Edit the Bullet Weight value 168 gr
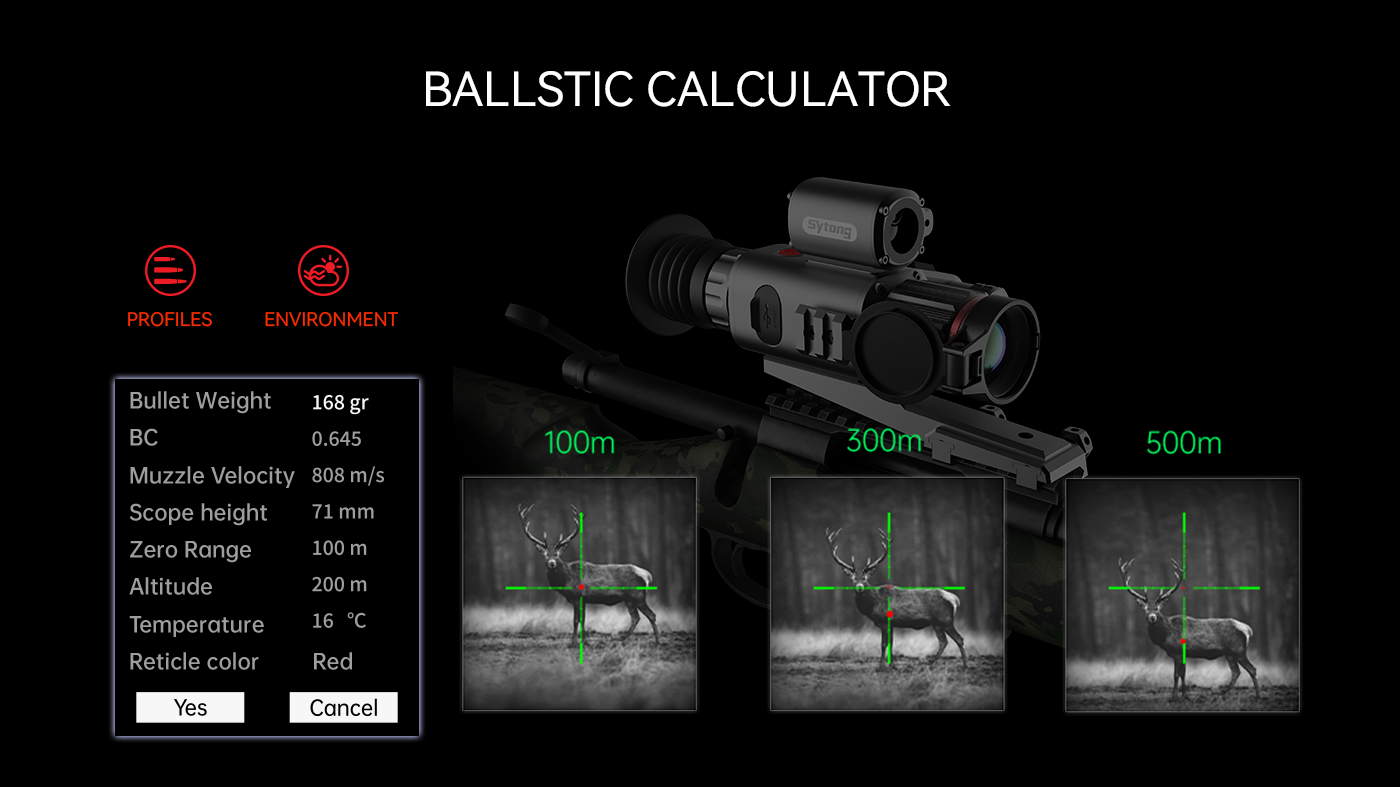 click(x=343, y=401)
